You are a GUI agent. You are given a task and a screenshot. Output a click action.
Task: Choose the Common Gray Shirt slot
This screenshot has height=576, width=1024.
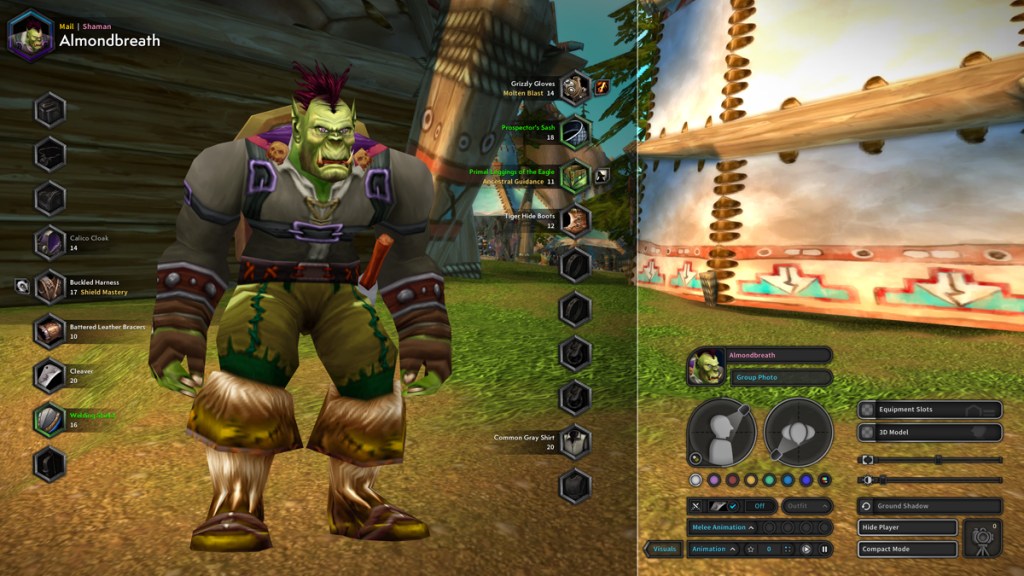(574, 441)
